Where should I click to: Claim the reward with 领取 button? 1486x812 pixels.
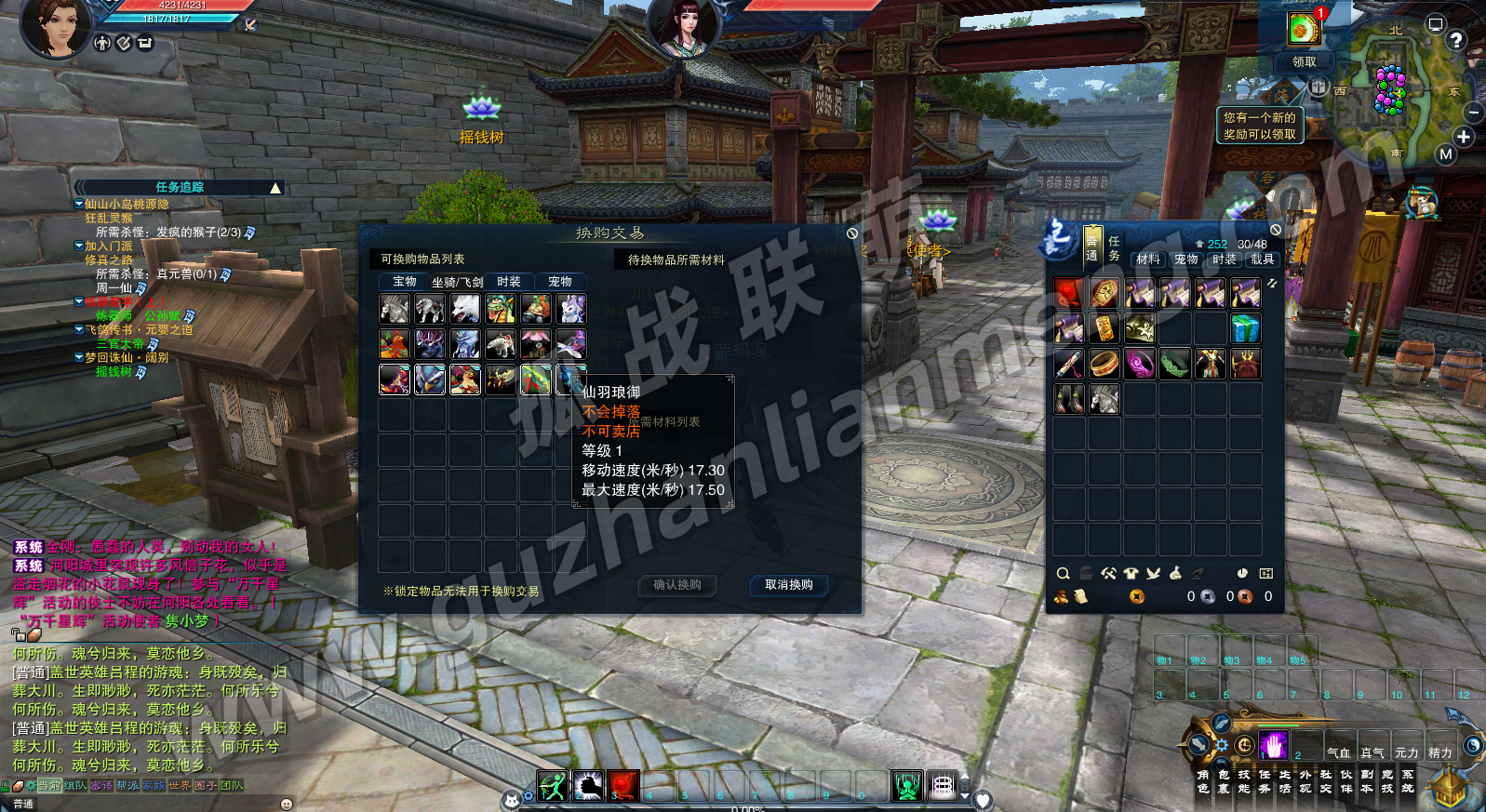[x=1305, y=61]
